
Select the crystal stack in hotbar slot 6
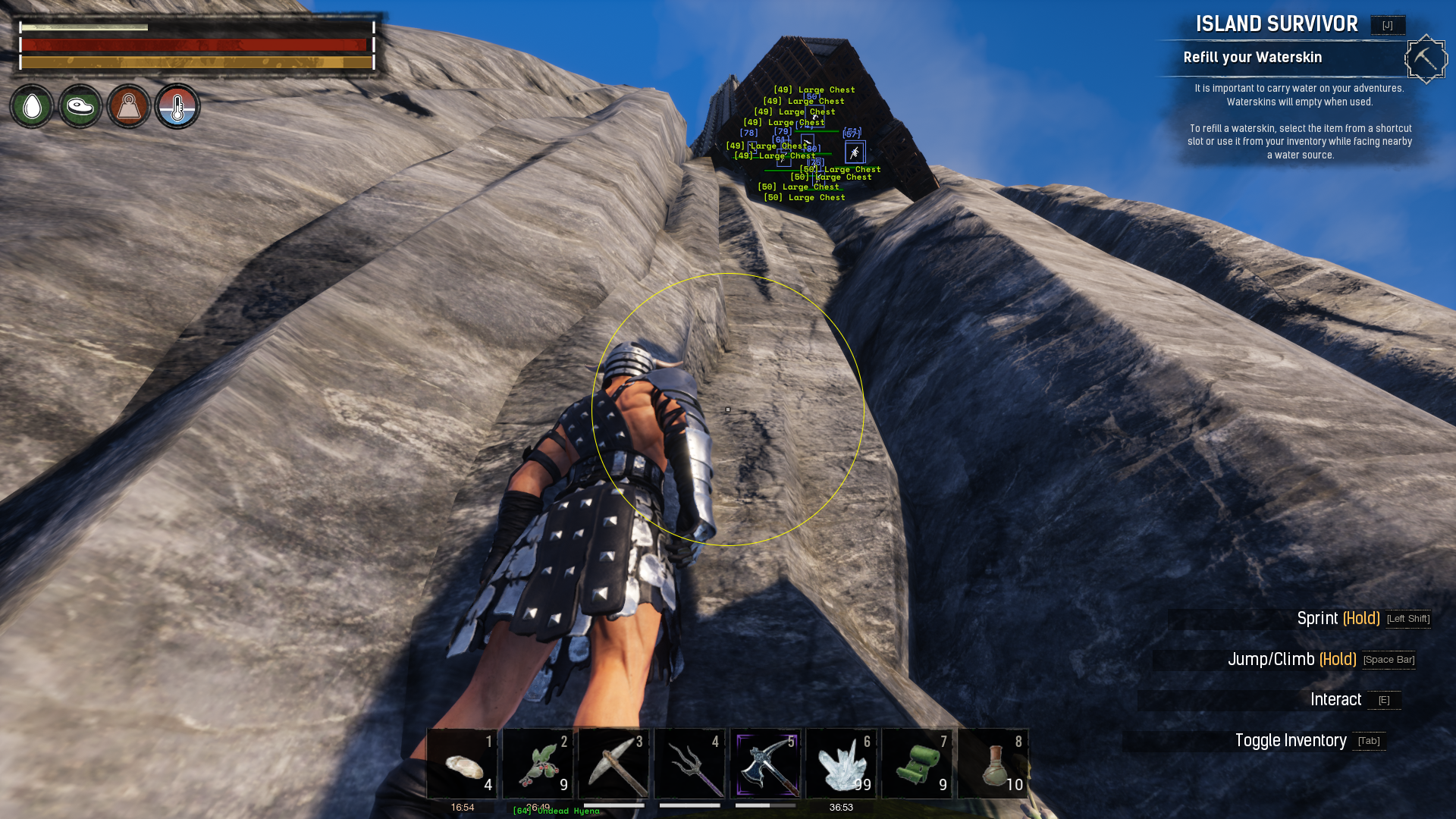coord(841,764)
